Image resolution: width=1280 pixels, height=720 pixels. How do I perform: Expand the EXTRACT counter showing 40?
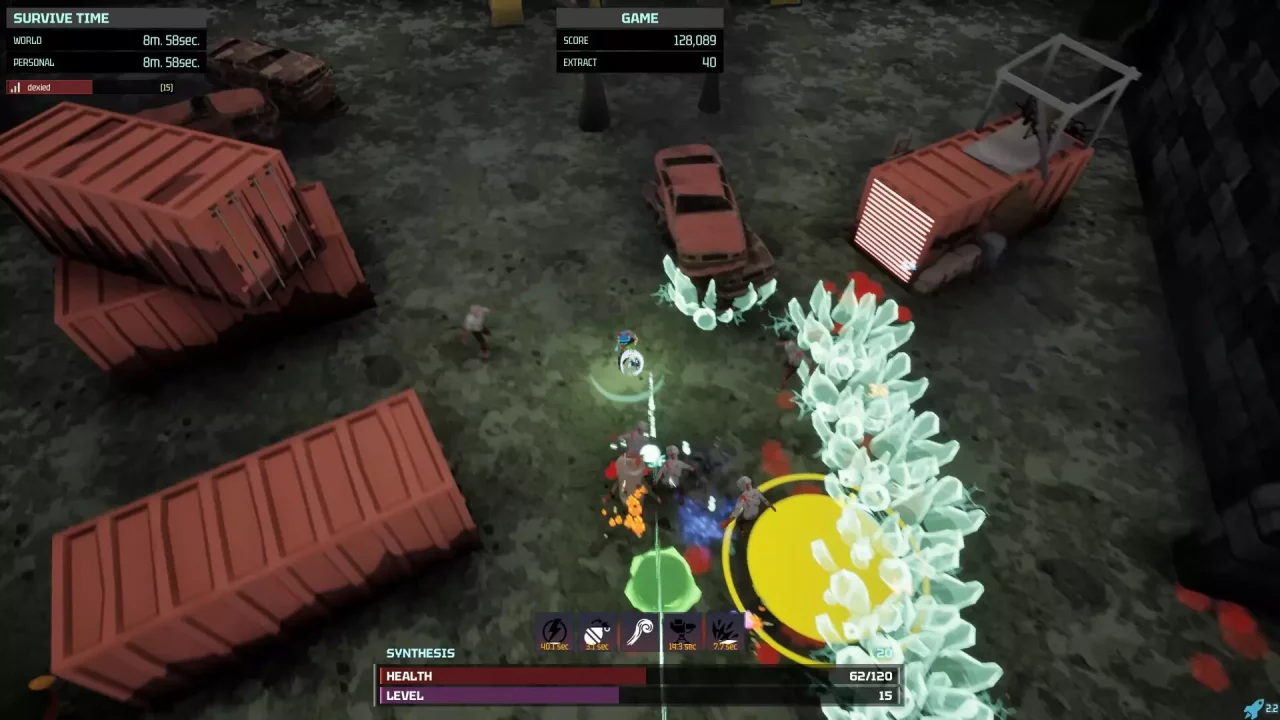click(x=640, y=62)
